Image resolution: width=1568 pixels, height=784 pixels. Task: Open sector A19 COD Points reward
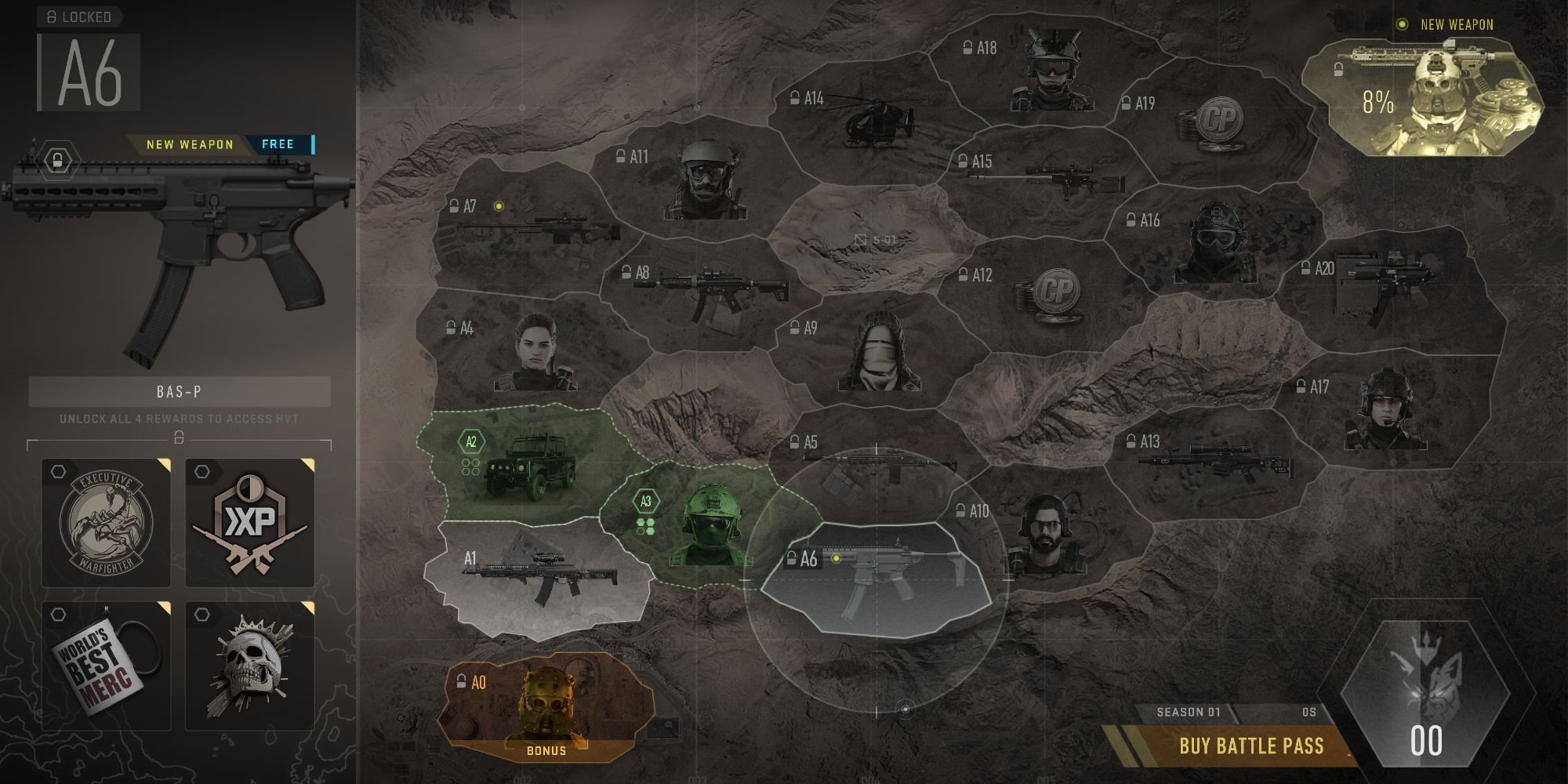click(x=1208, y=120)
